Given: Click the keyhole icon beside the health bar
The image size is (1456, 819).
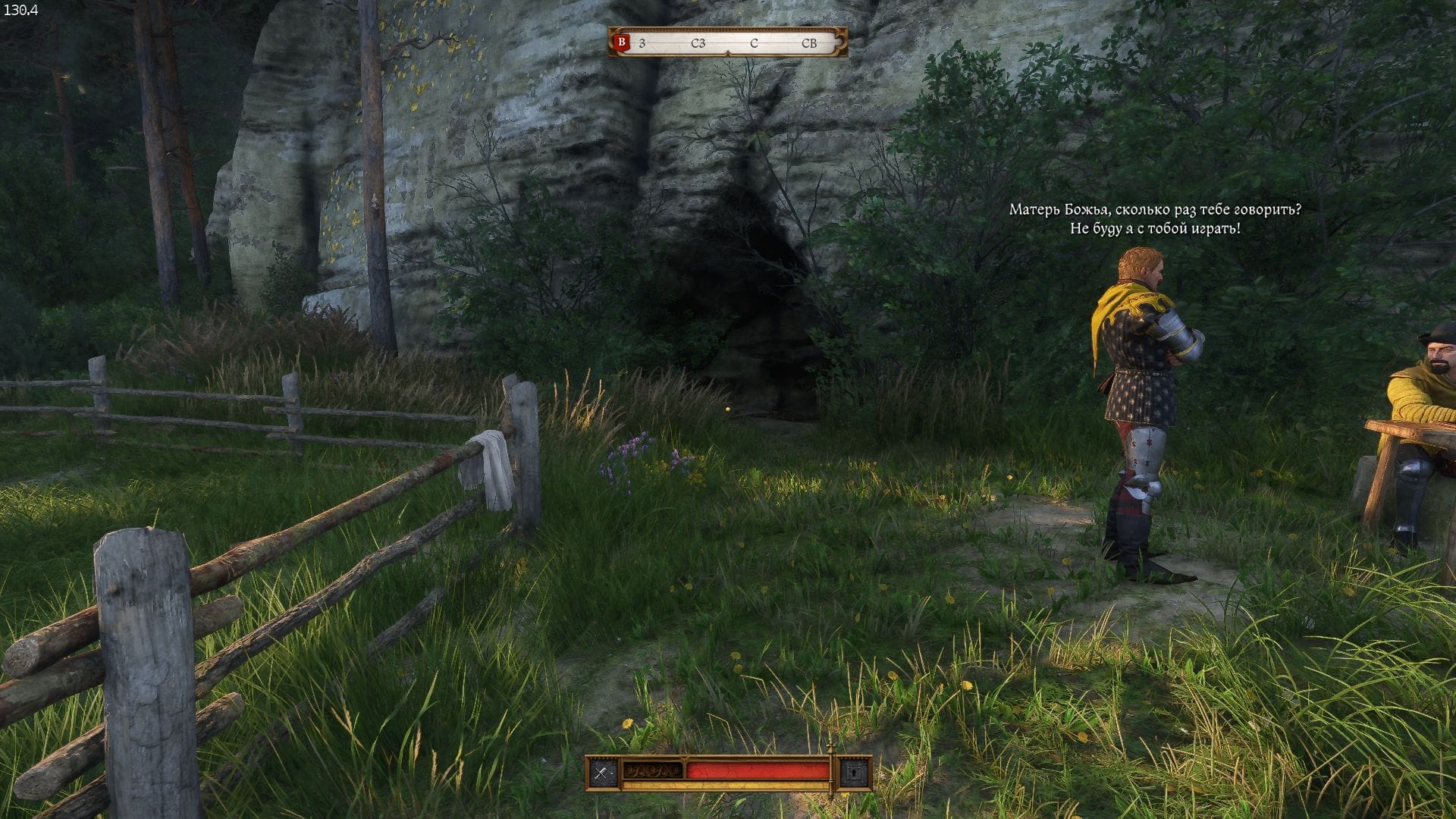Looking at the screenshot, I should [x=855, y=773].
